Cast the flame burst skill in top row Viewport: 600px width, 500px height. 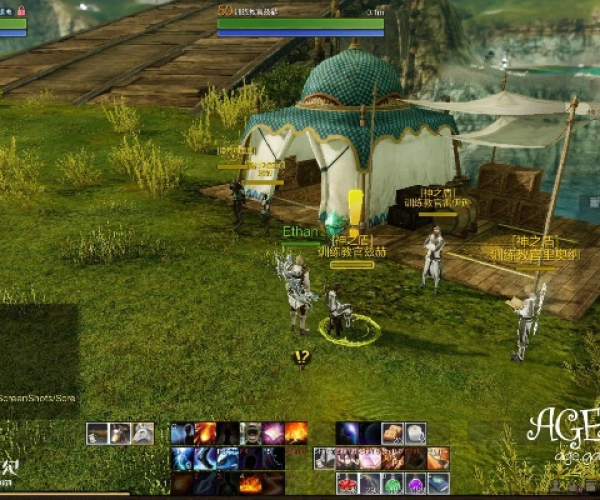click(296, 433)
